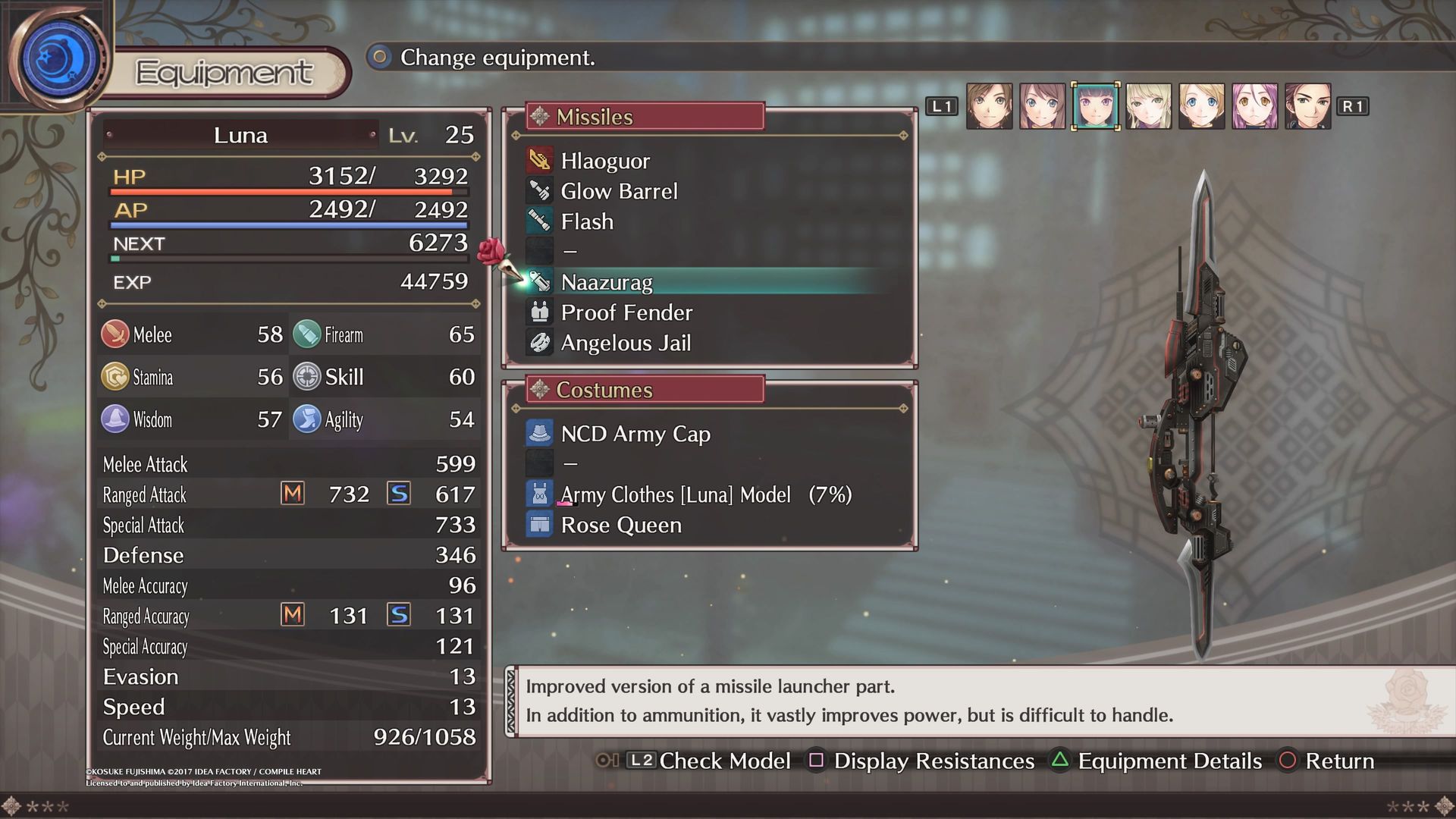Select the empty slot under NCD Army Cap
This screenshot has height=819, width=1456.
point(570,464)
